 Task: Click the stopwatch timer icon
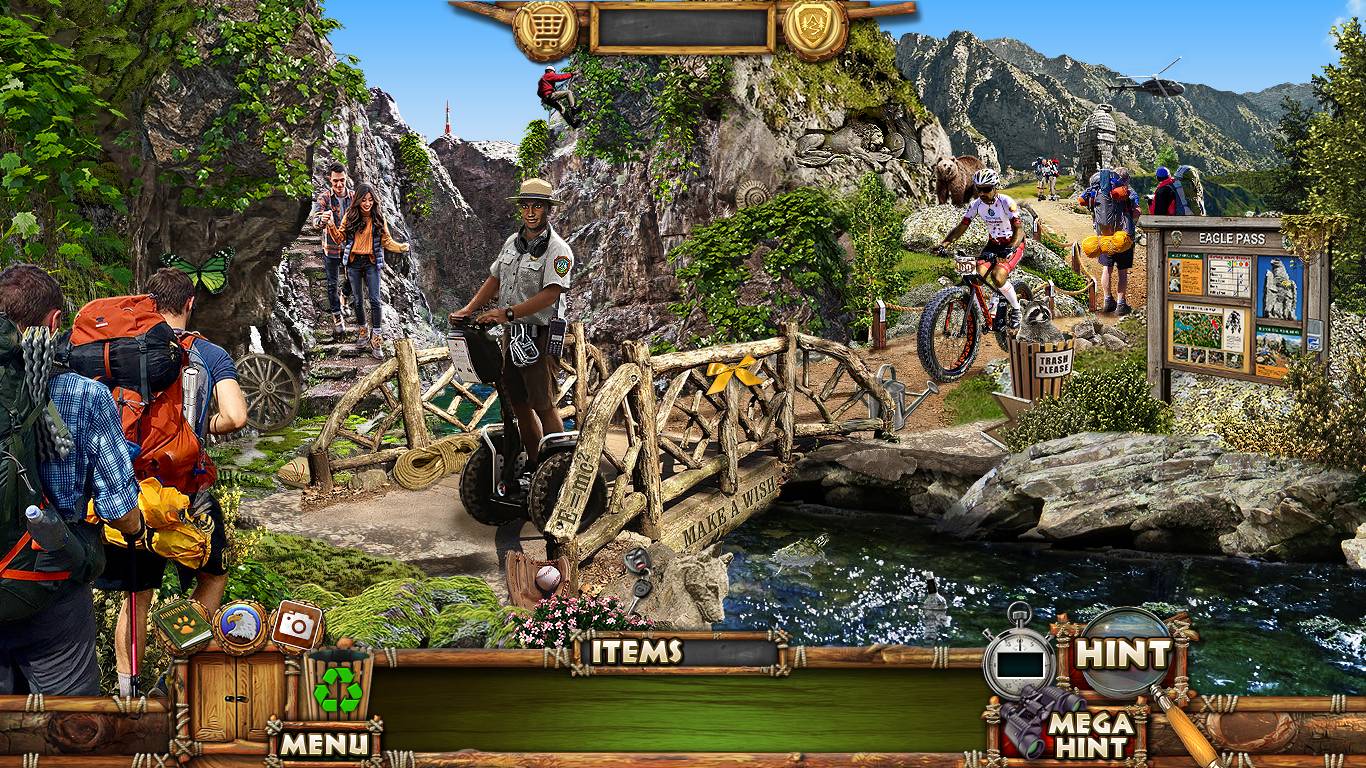(1019, 659)
